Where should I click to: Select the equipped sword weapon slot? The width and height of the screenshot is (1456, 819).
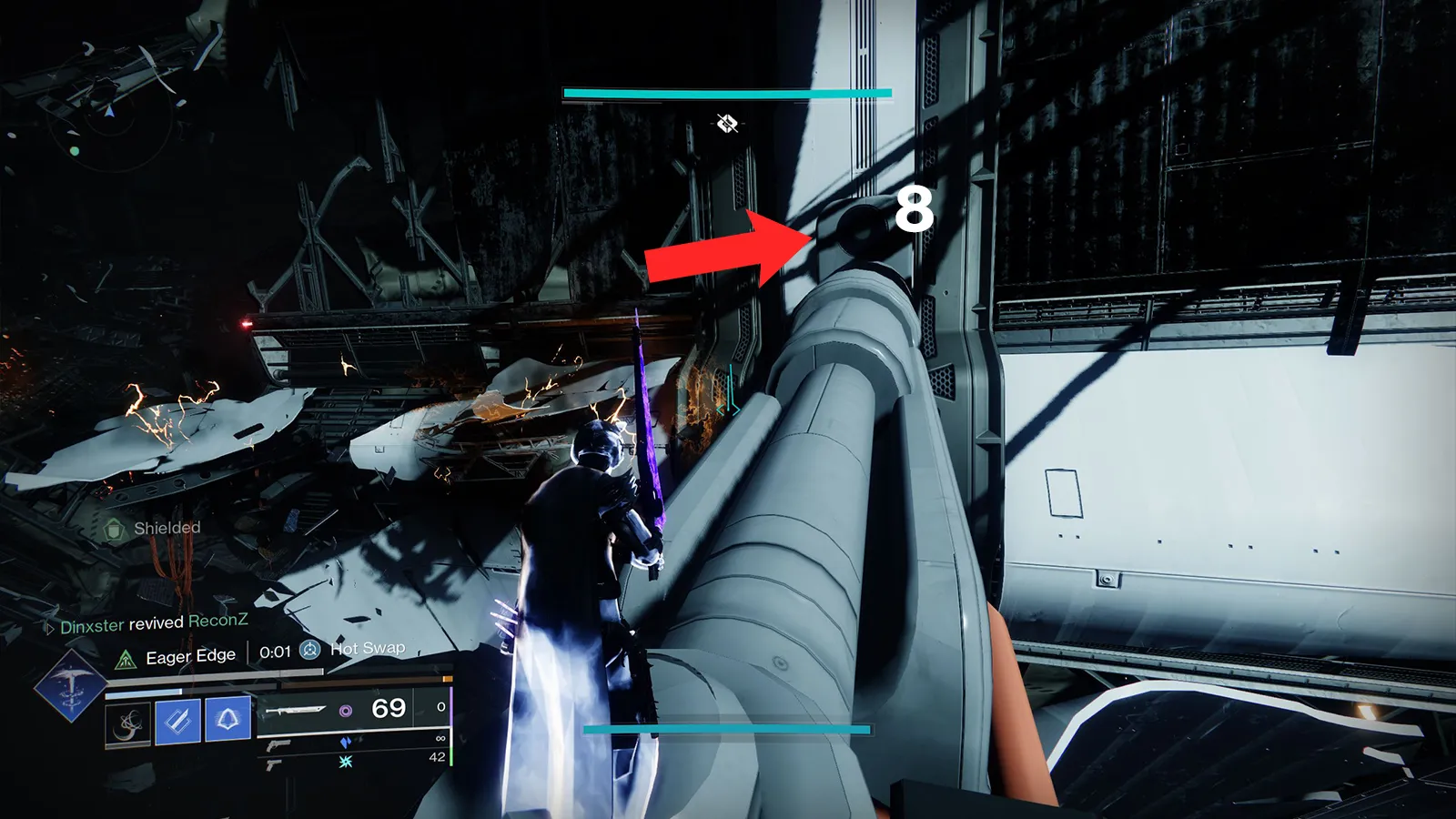[296, 710]
